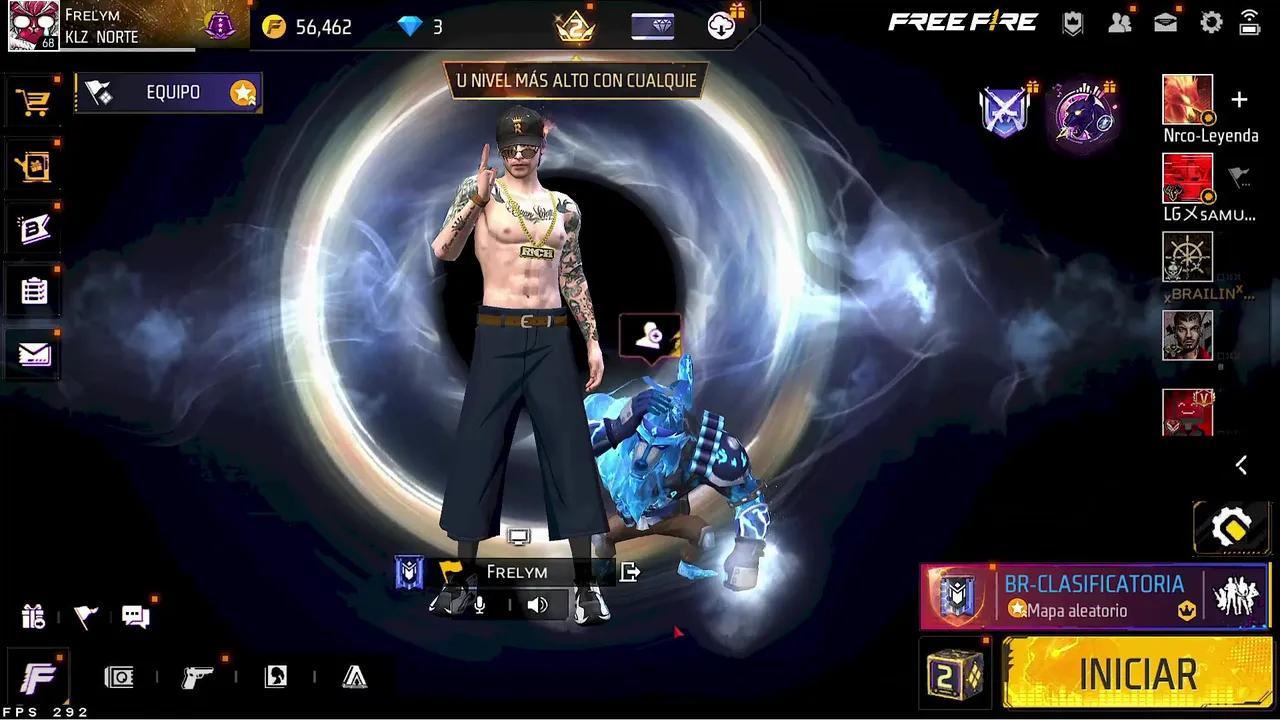Open the Events gift machine icon
The image size is (1280, 720).
(33, 166)
